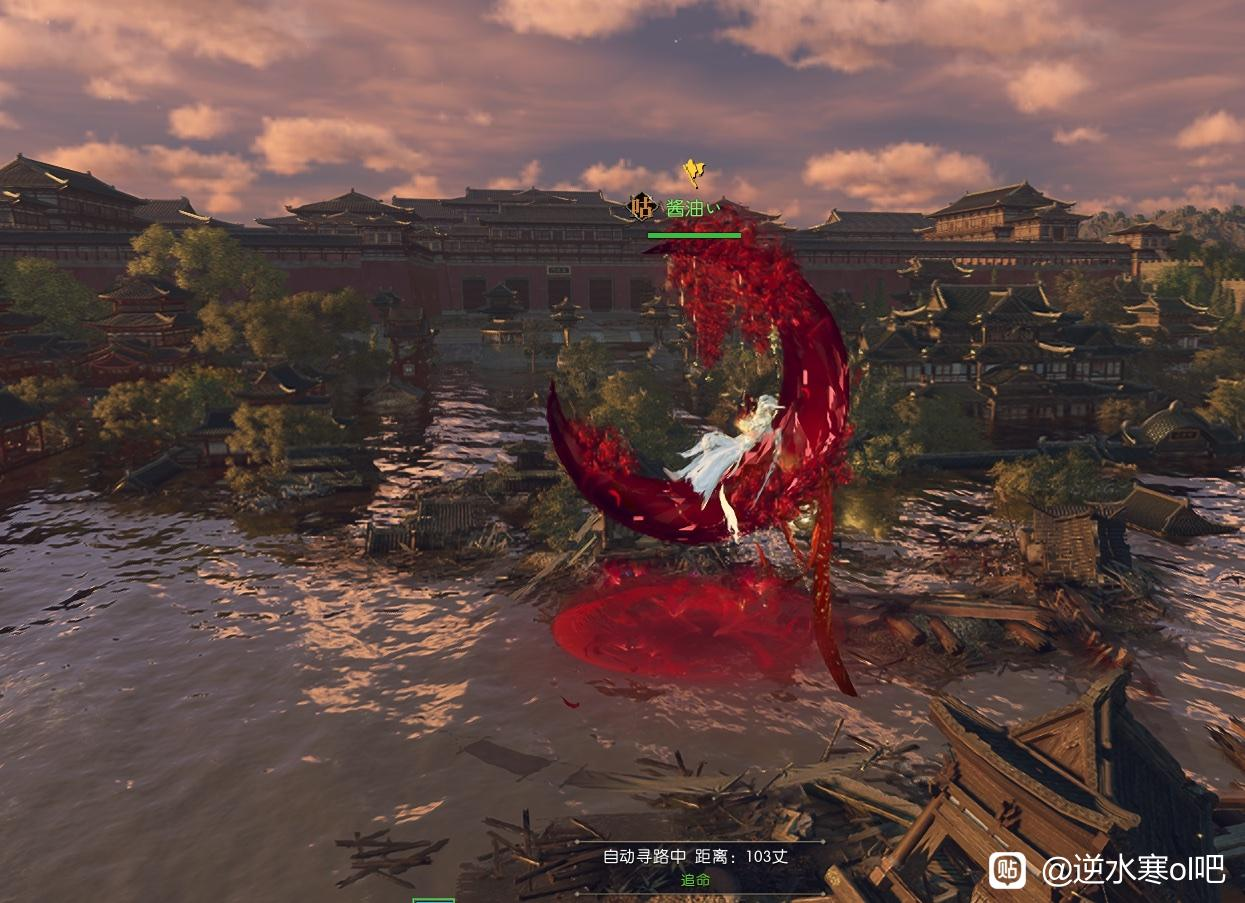
Task: Click the 追命 auto-pathfinding destination name
Action: pyautogui.click(x=695, y=879)
